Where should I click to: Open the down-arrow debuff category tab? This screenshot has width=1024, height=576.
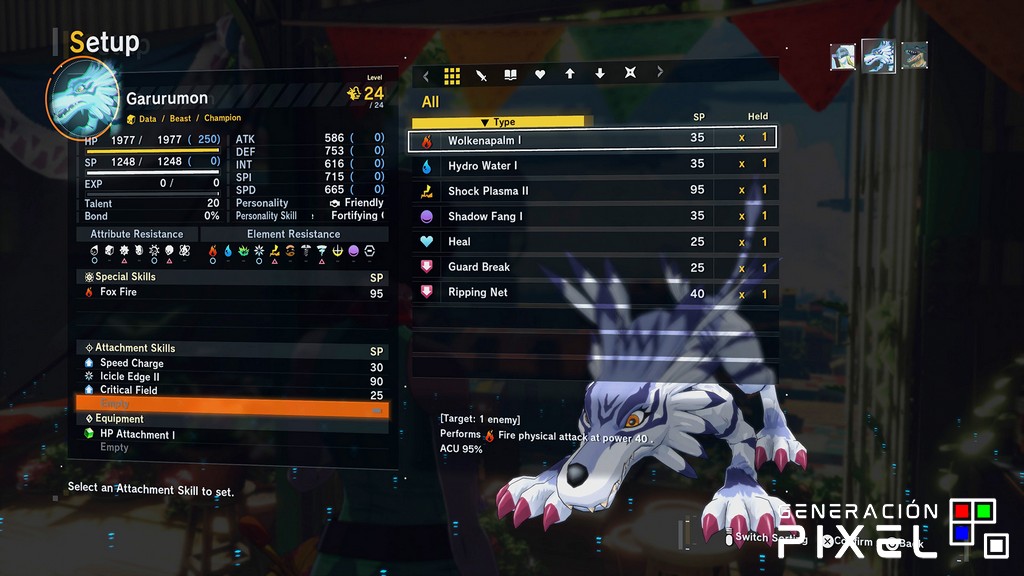(x=600, y=75)
